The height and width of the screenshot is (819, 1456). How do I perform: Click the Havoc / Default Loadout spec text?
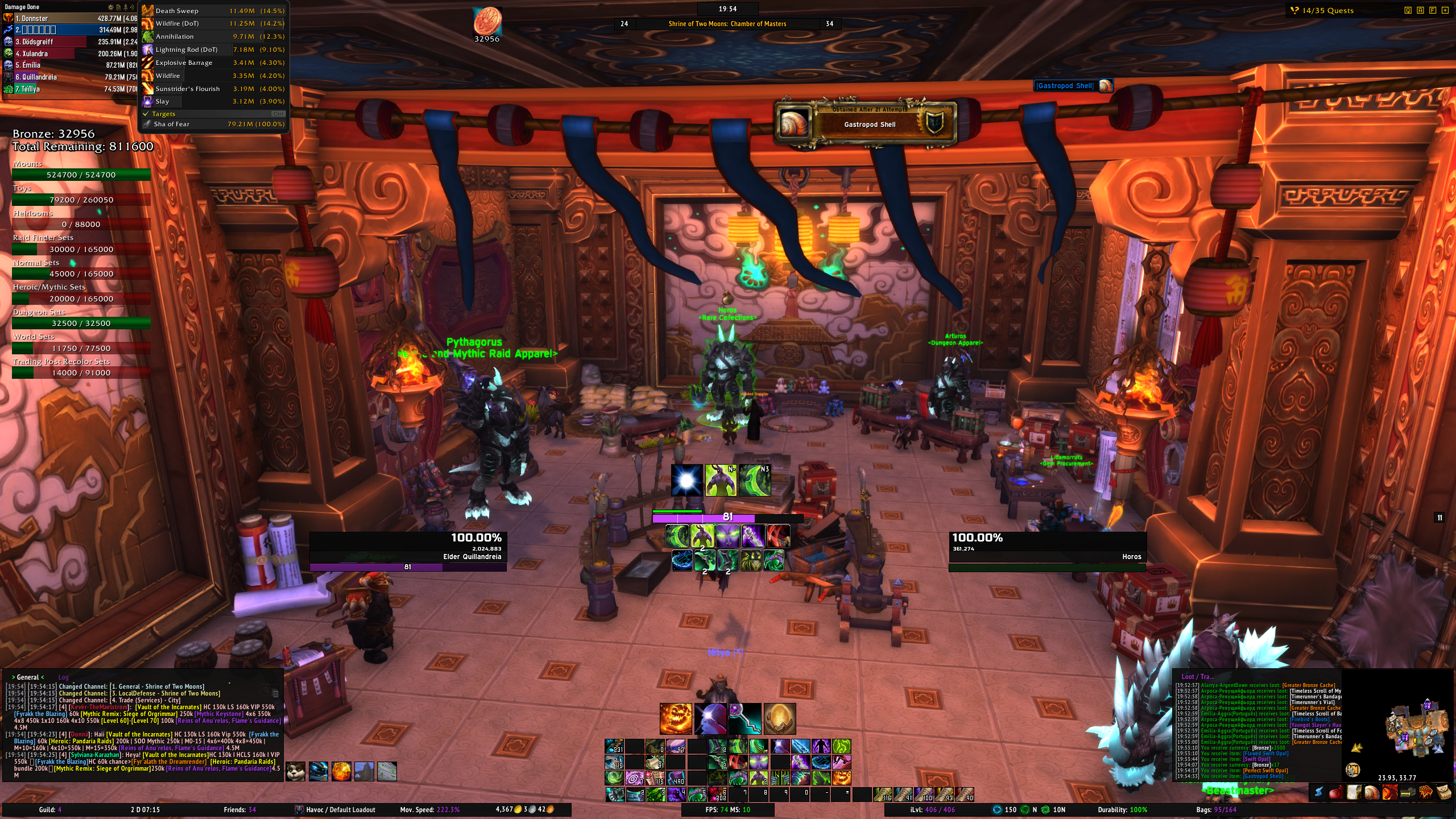[334, 810]
